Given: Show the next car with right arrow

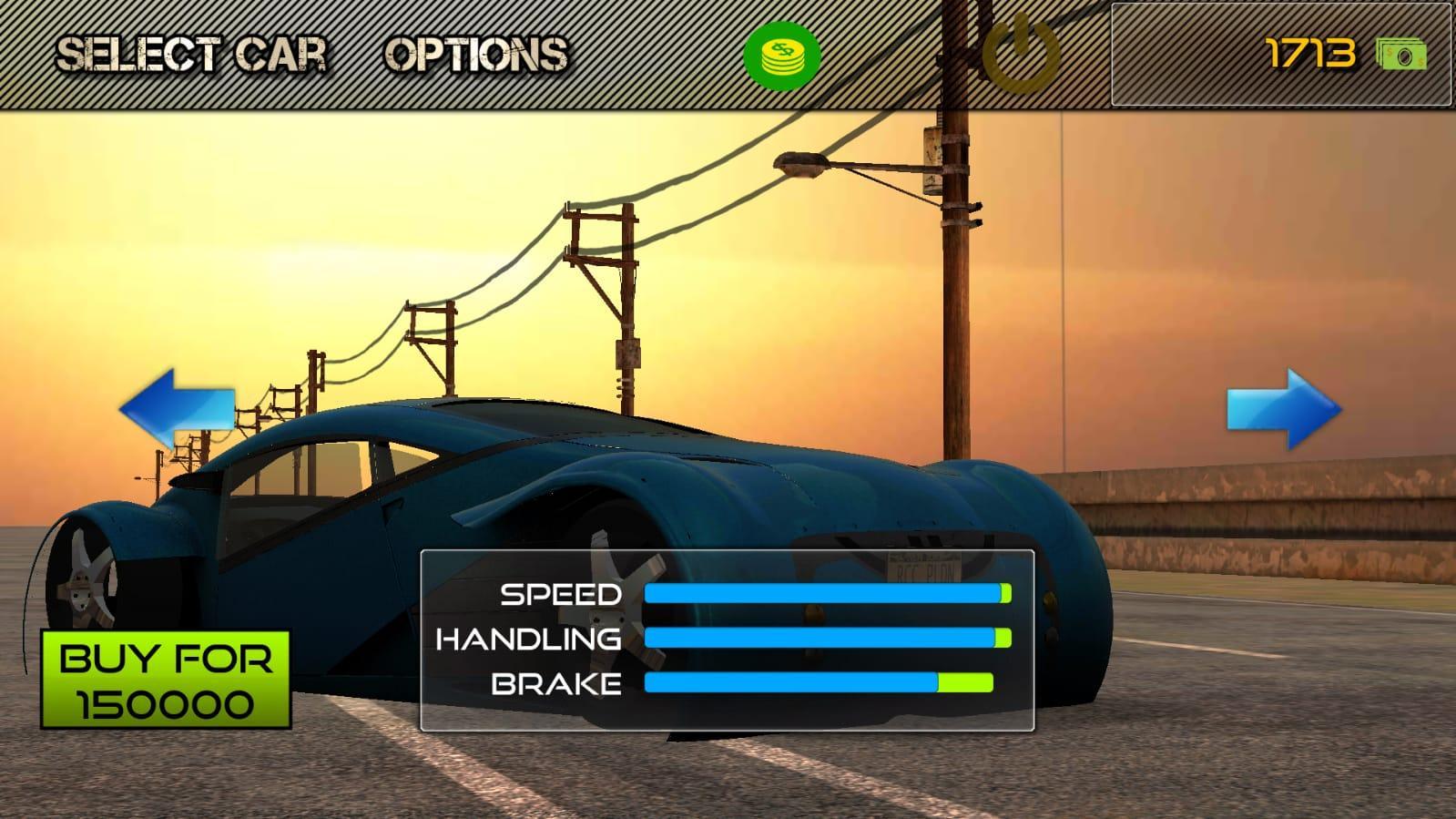Looking at the screenshot, I should point(1284,408).
